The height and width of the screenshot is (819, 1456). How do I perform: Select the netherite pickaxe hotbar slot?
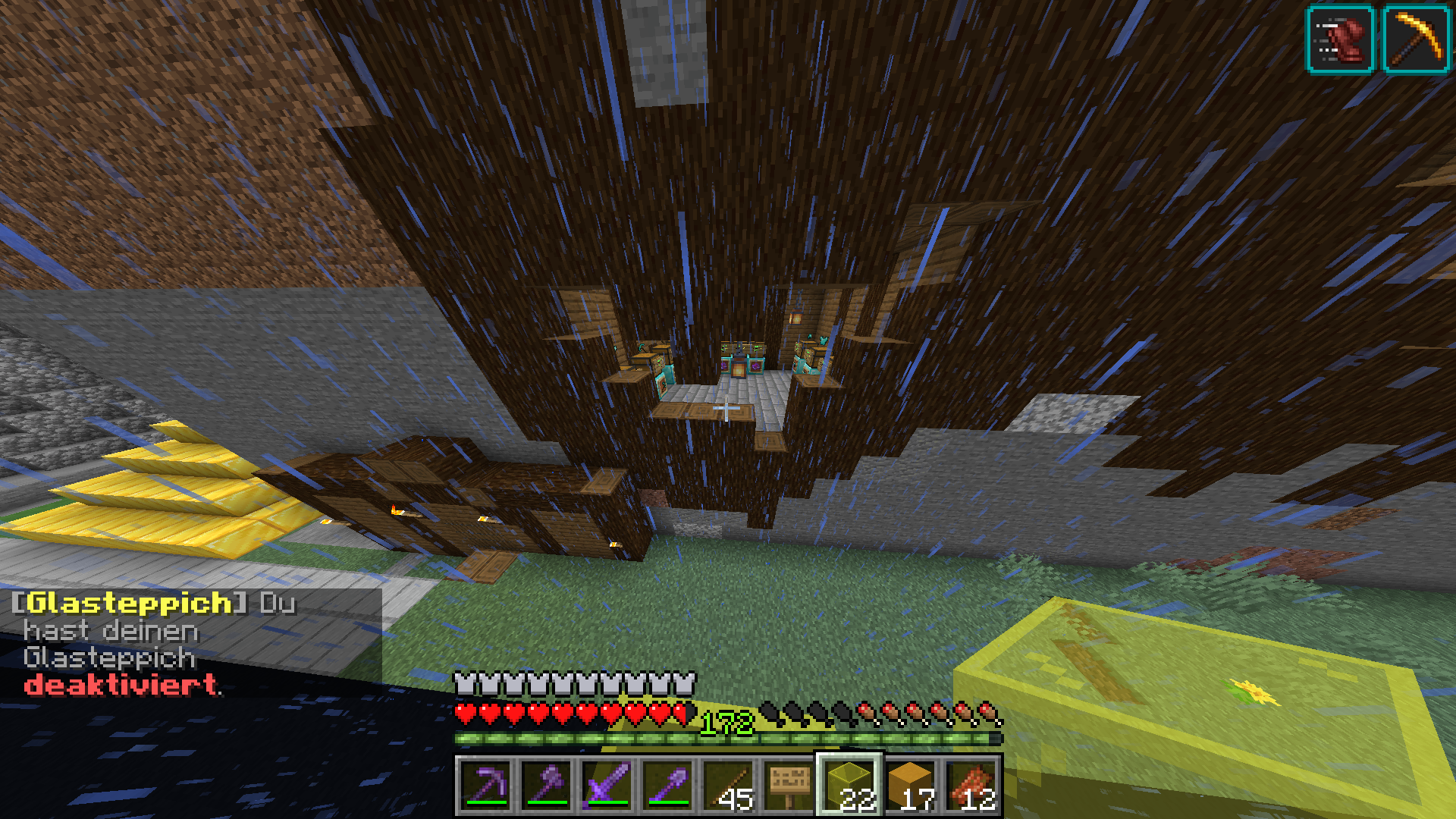pos(486,785)
